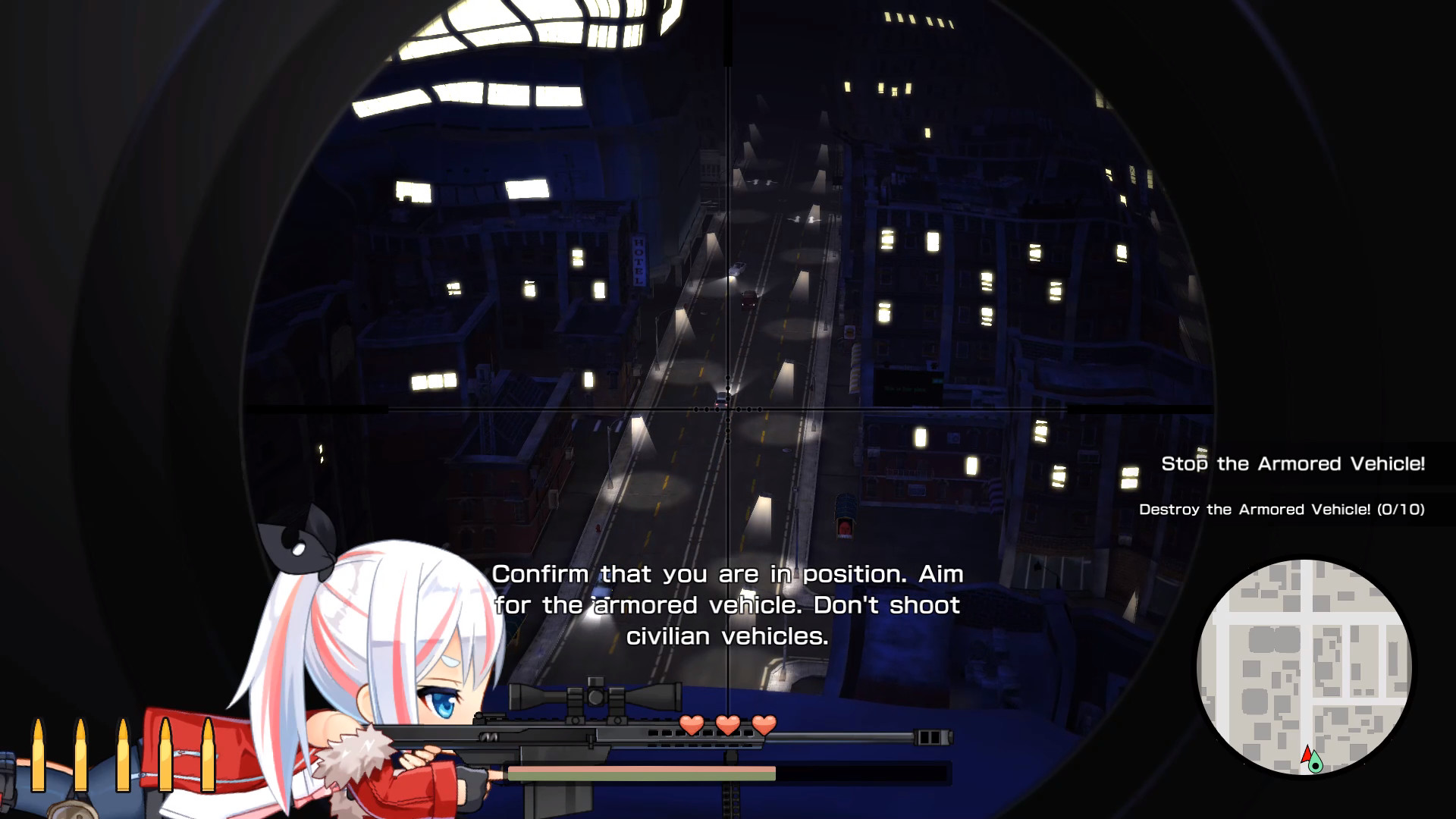Click the Stop the Armored Vehicle title
This screenshot has width=1456, height=819.
(1292, 463)
